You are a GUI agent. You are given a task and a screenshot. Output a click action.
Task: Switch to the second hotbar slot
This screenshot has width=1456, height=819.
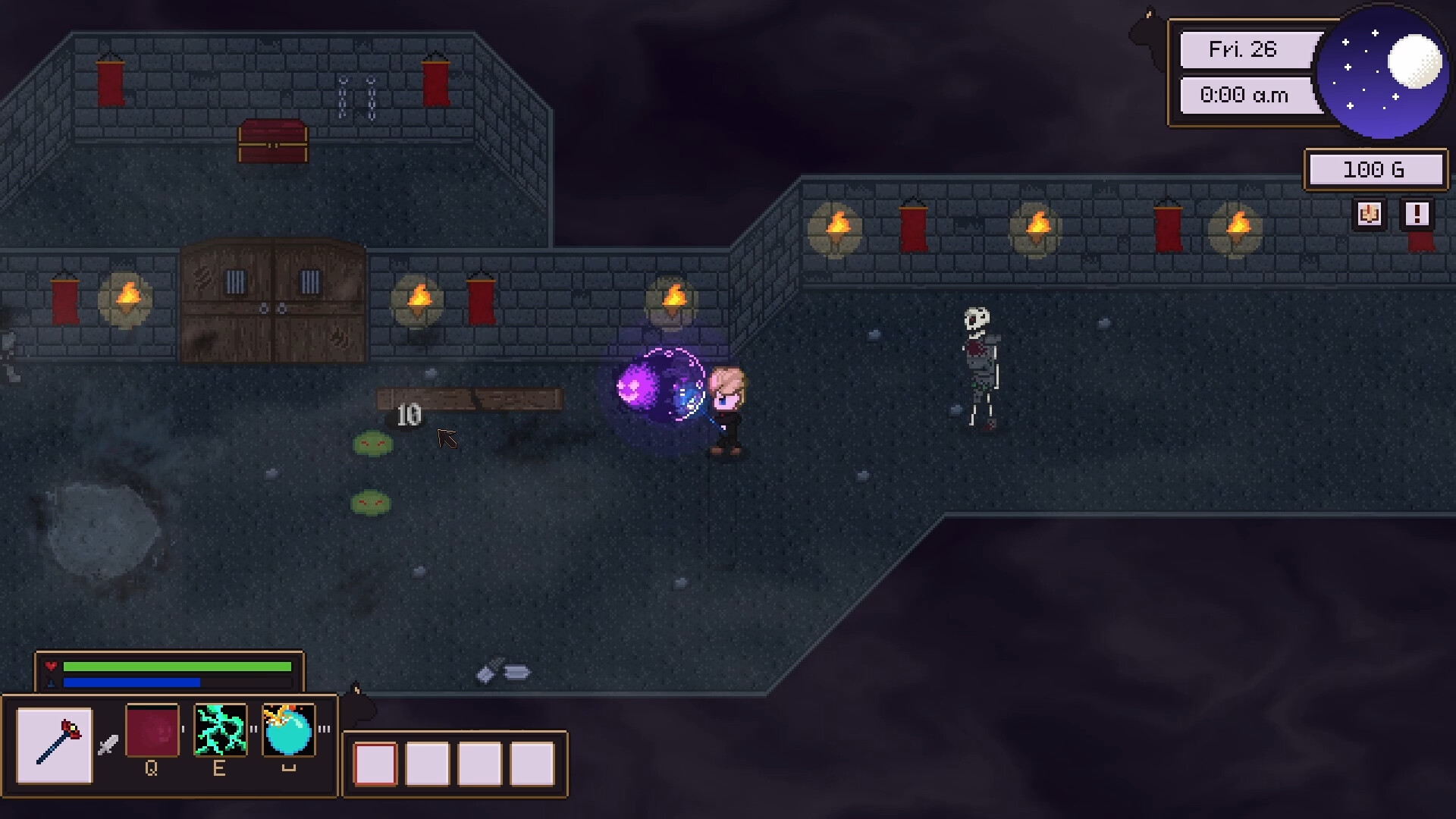(x=428, y=766)
